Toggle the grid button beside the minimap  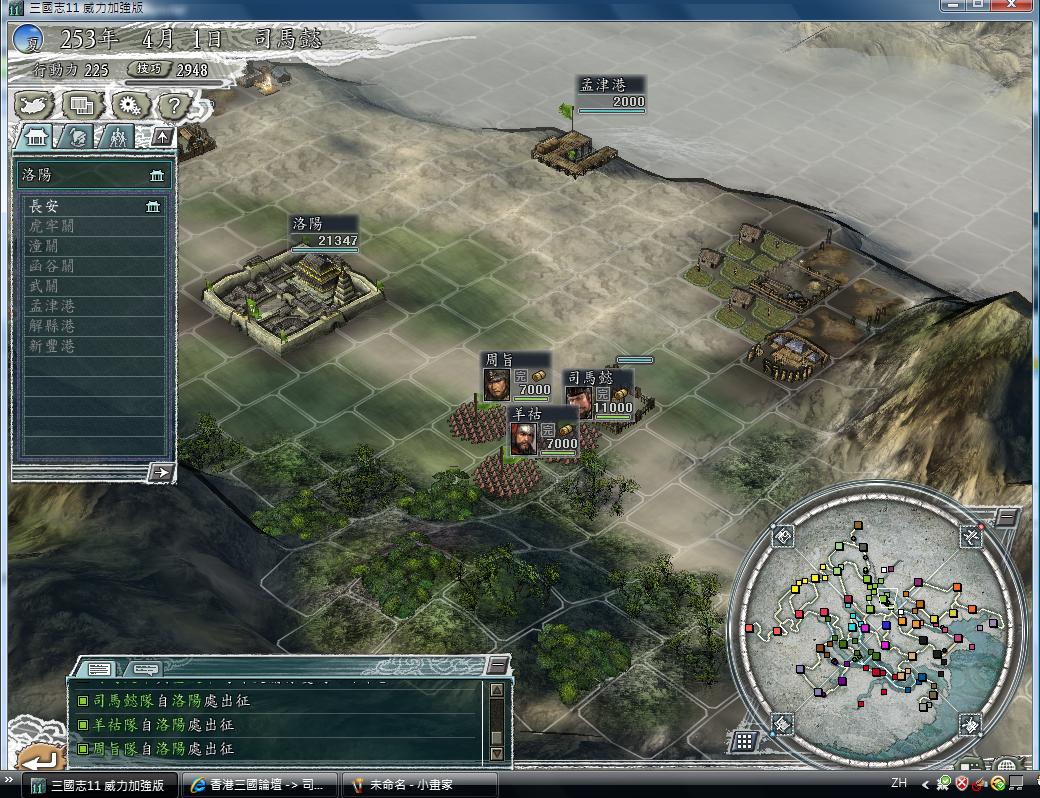[743, 741]
